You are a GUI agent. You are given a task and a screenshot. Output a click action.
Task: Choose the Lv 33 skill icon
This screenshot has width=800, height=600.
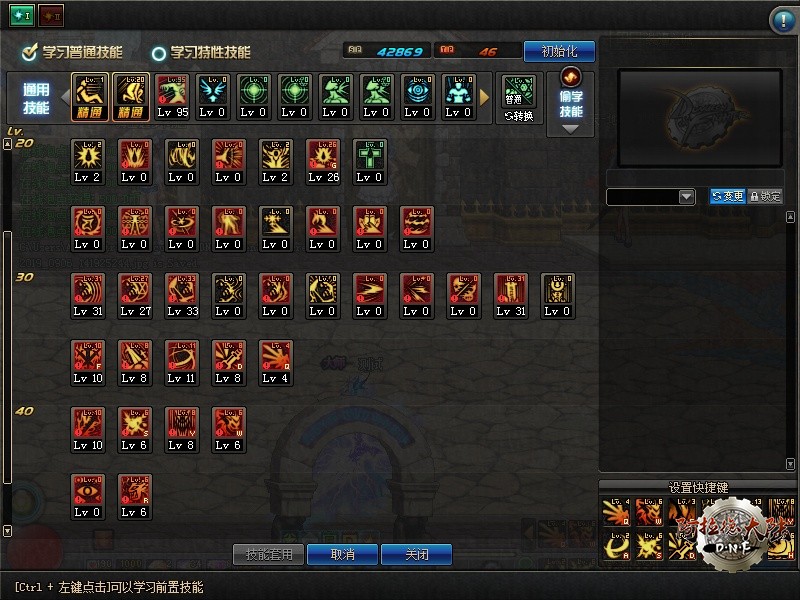[182, 294]
